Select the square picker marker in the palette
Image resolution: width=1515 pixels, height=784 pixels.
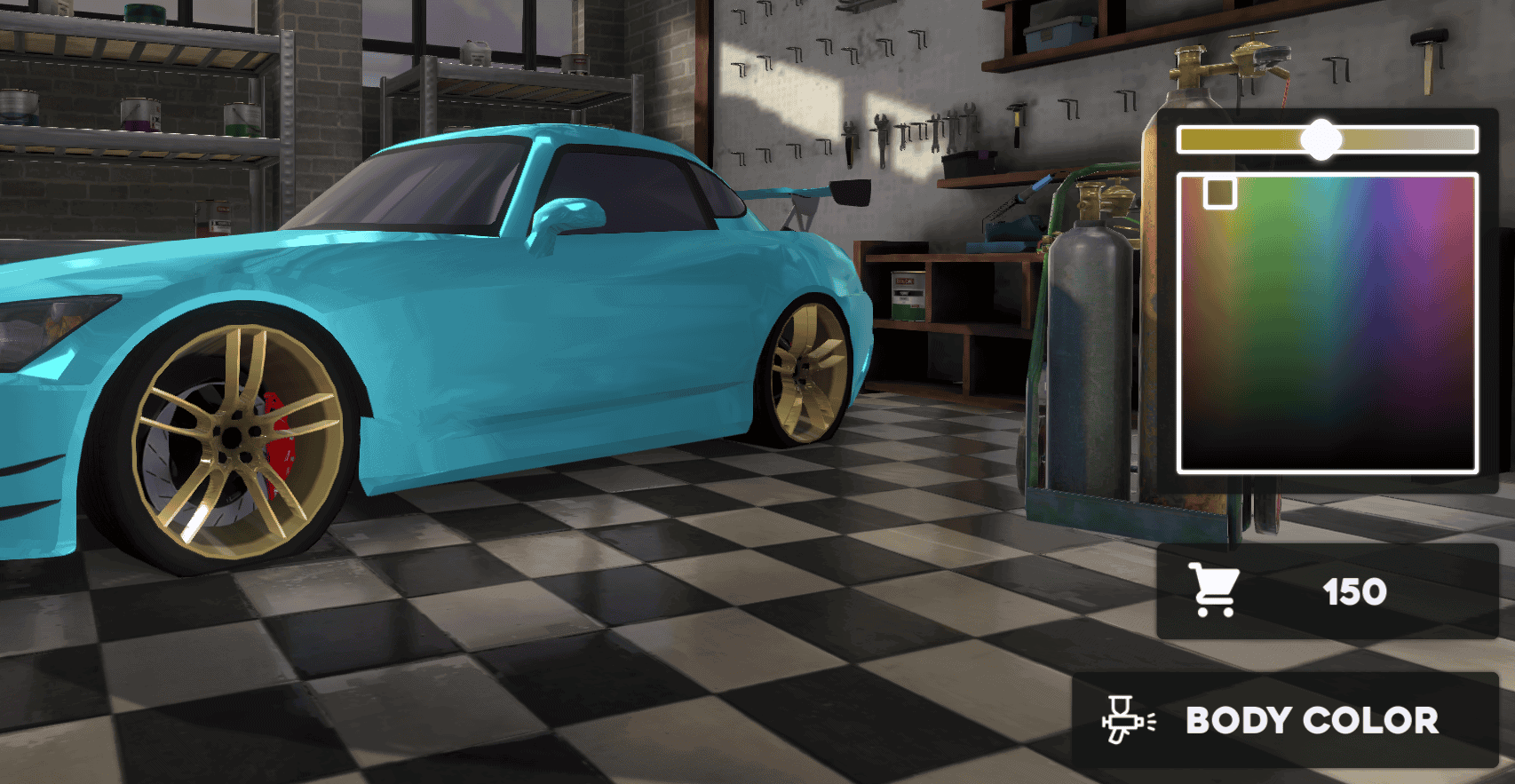click(1220, 192)
